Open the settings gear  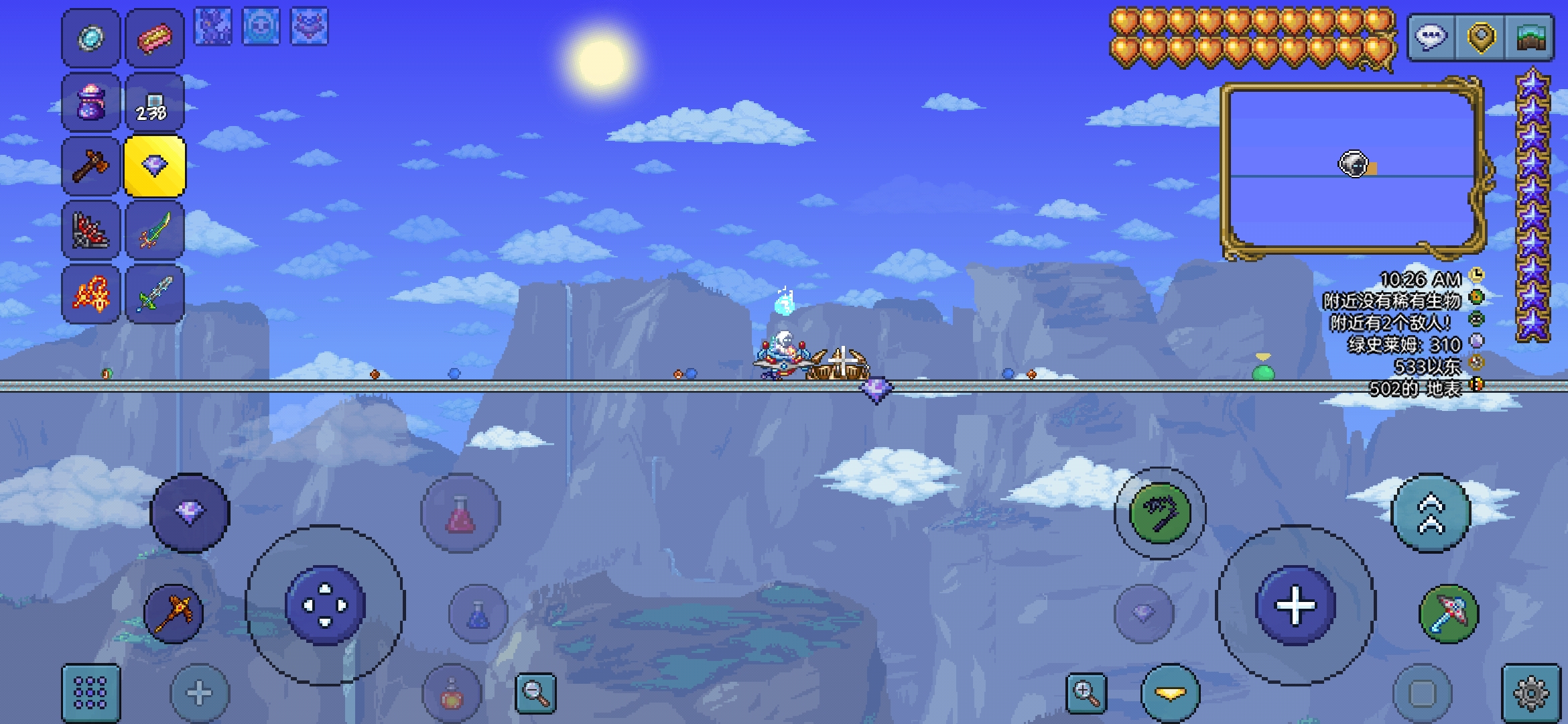(x=1531, y=692)
